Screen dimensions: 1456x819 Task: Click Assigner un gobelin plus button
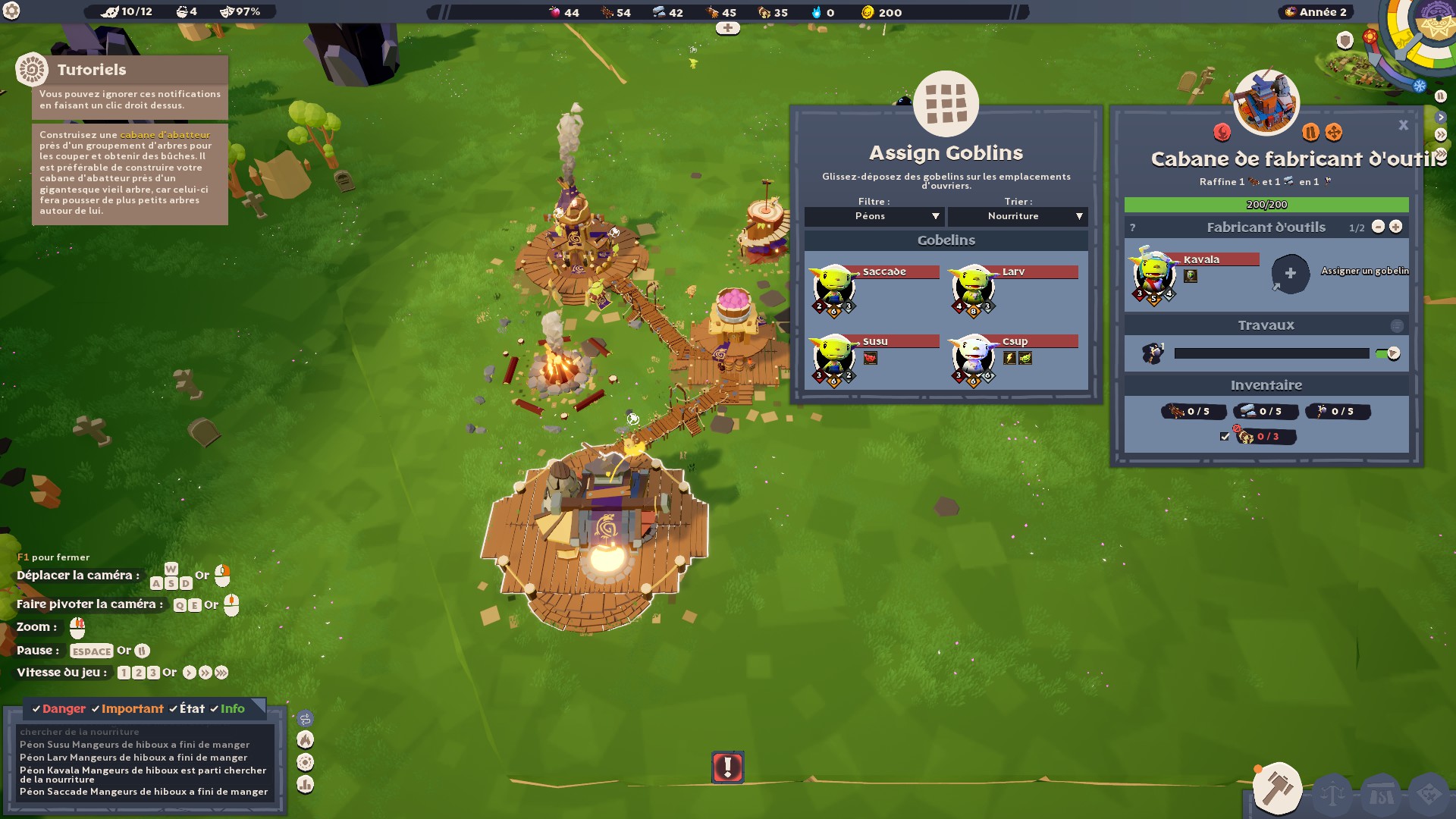click(x=1291, y=275)
